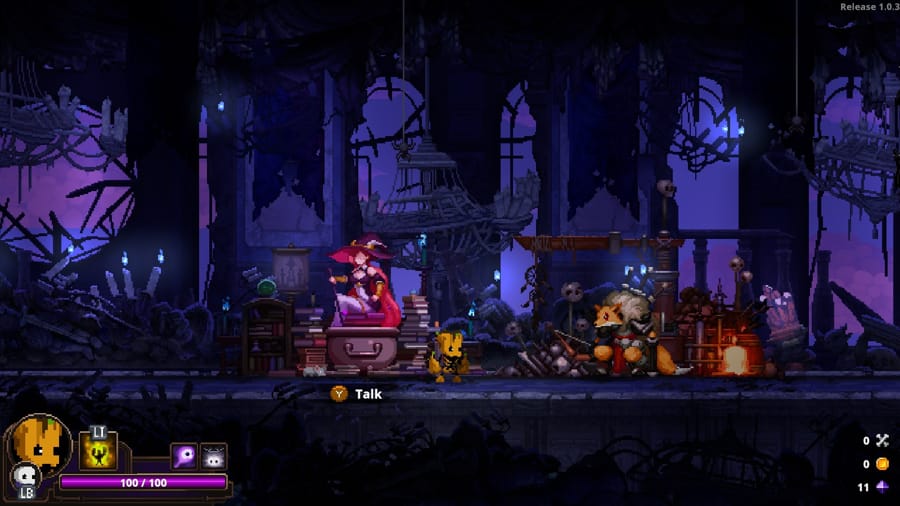Screen dimensions: 900x506
Task: Click the gold coin currency icon
Action: (x=882, y=464)
